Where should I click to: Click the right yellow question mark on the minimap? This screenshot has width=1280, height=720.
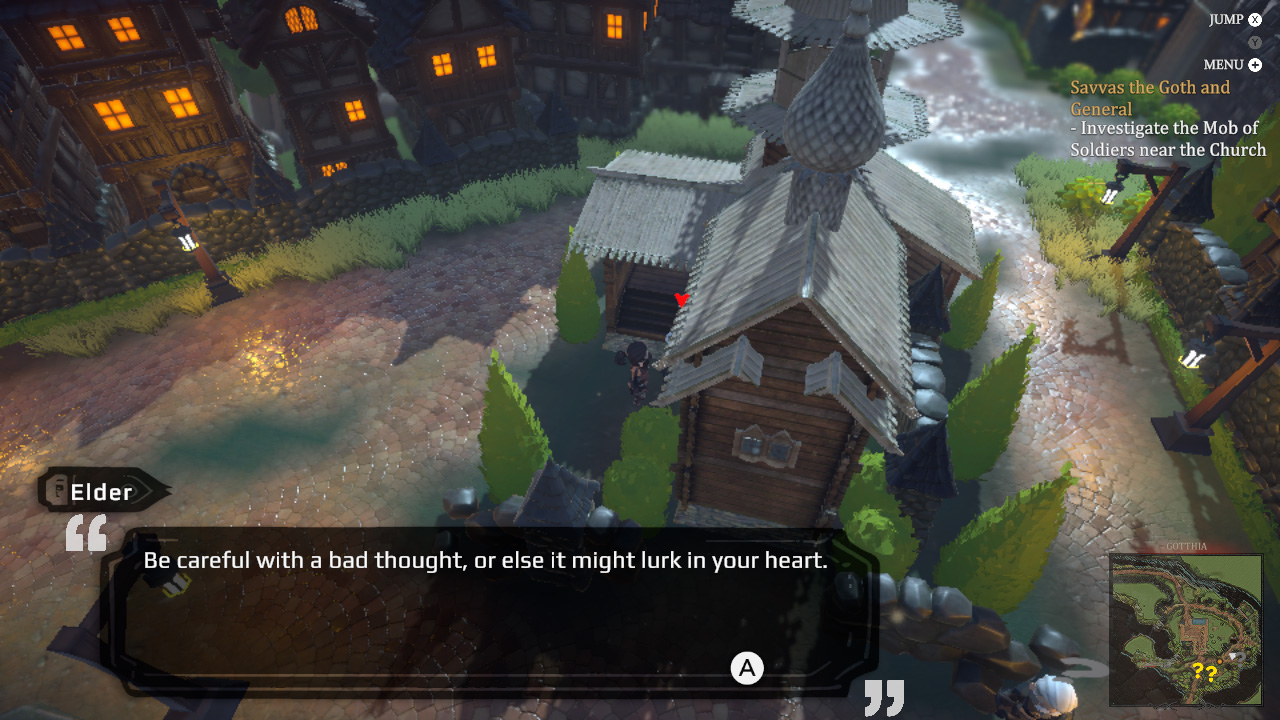(x=1212, y=673)
